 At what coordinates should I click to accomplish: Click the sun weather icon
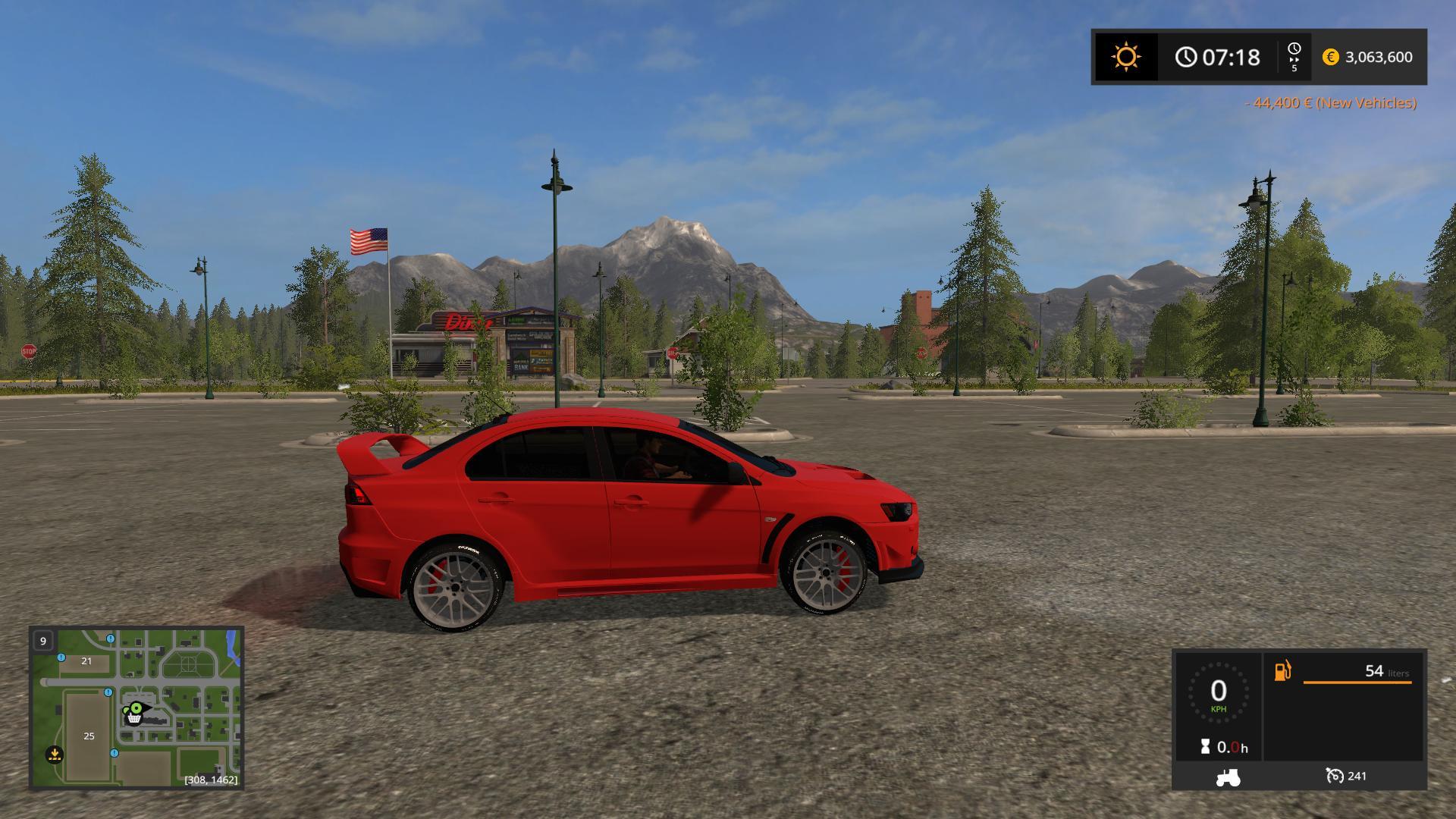[x=1125, y=57]
